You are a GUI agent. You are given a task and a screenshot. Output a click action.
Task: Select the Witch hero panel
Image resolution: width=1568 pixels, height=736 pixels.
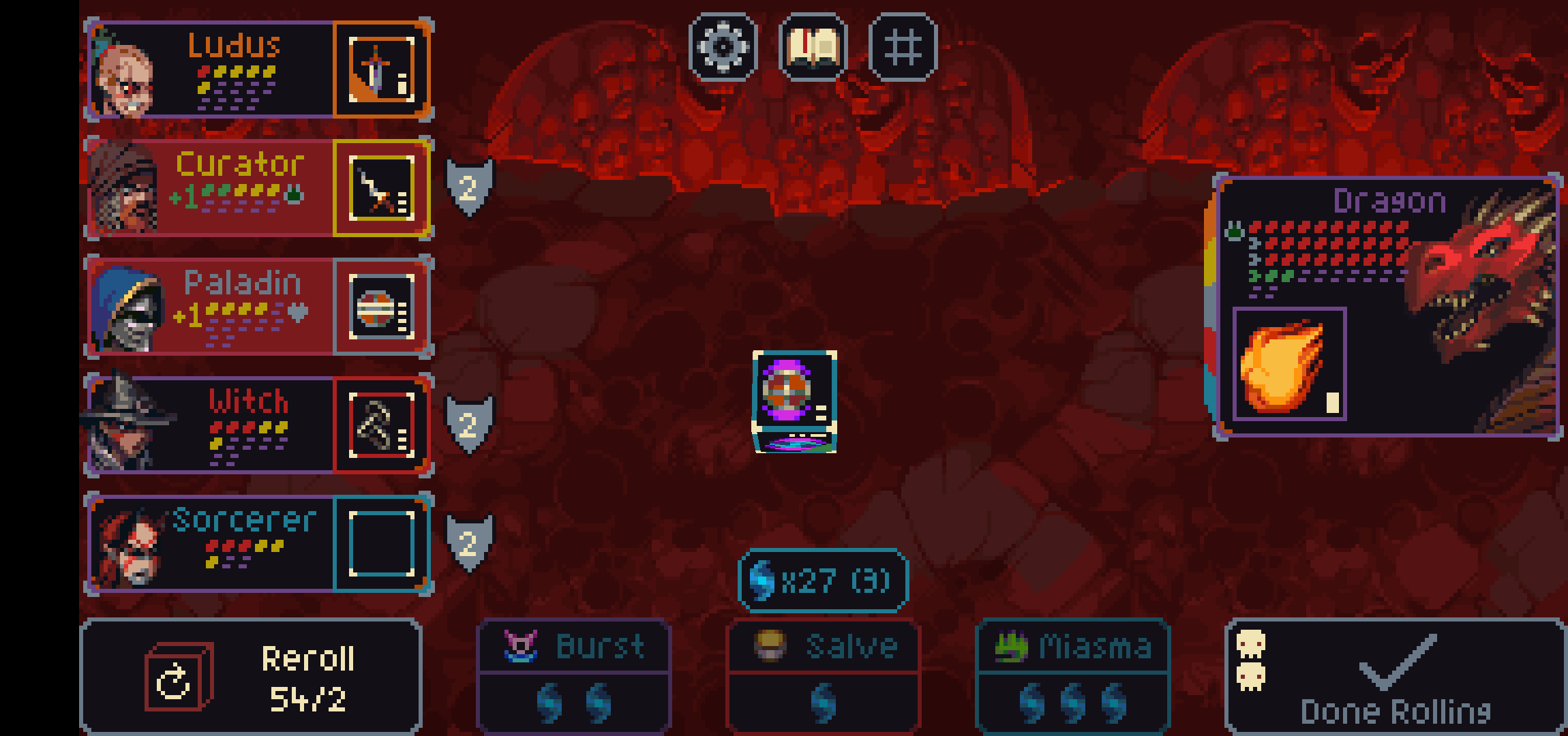click(x=211, y=424)
